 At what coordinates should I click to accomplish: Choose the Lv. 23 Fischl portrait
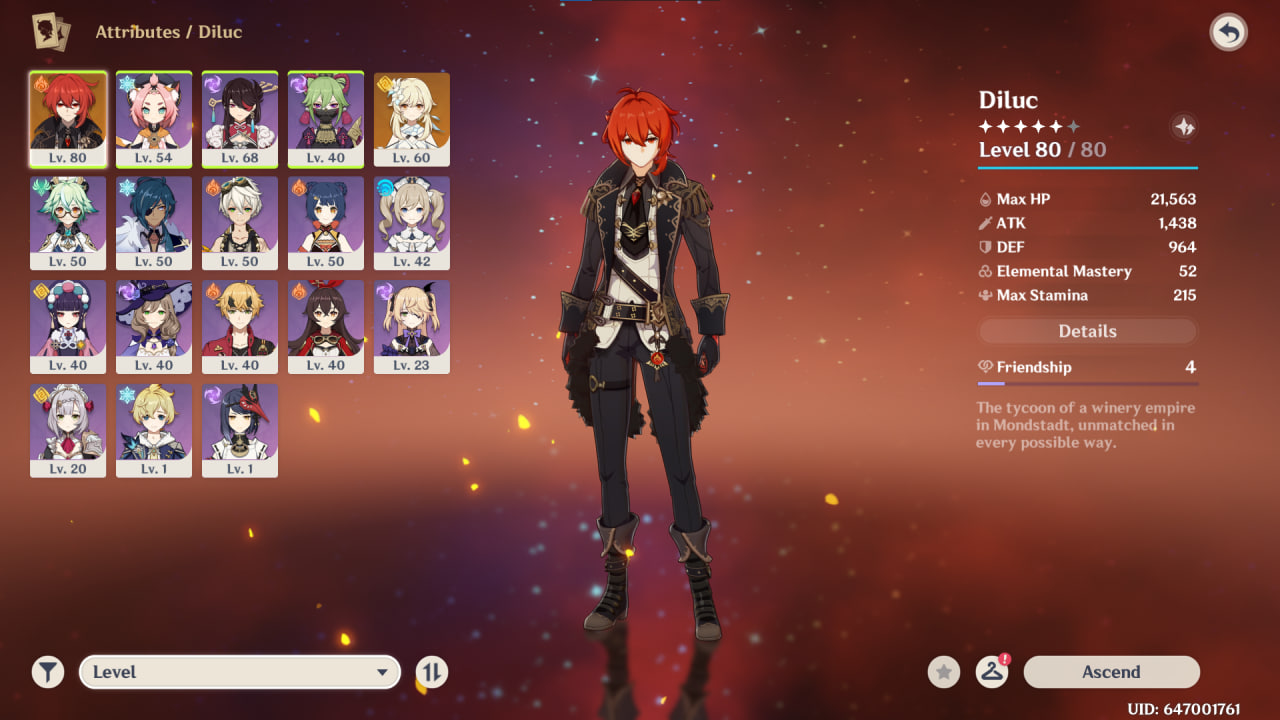coord(412,327)
